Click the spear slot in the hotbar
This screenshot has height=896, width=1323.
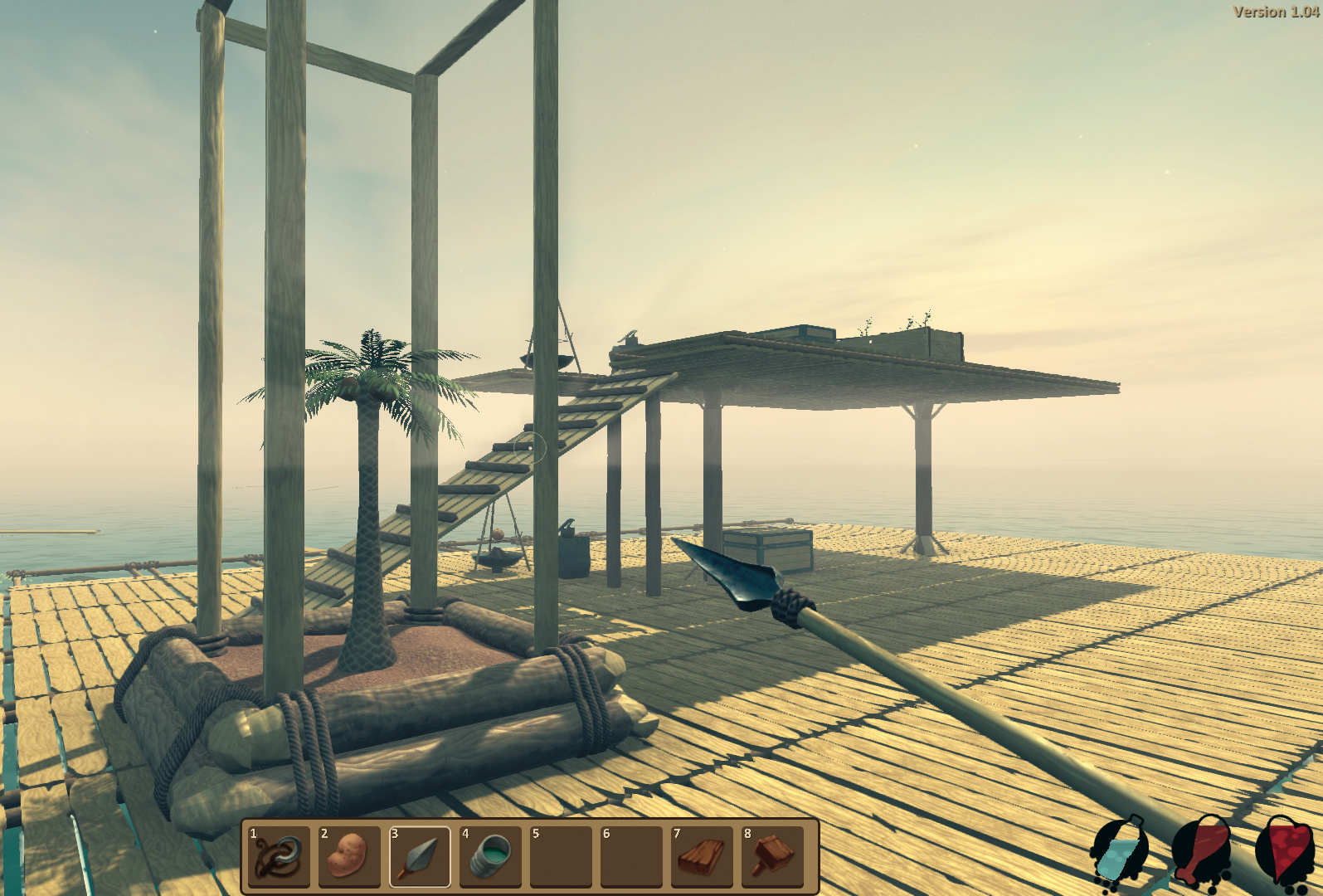(420, 856)
